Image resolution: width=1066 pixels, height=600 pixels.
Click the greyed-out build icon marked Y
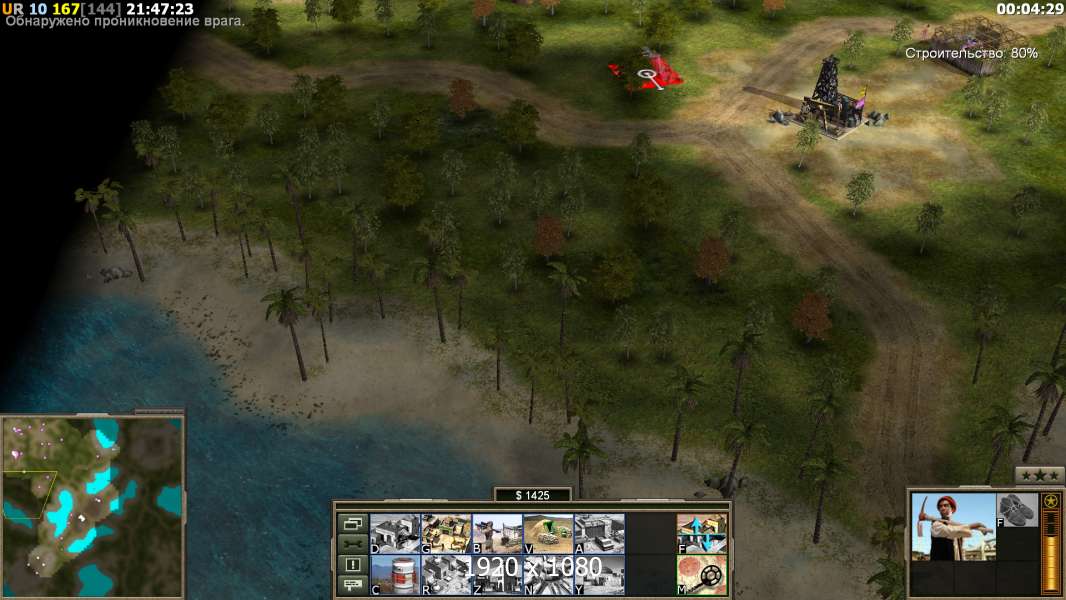599,575
